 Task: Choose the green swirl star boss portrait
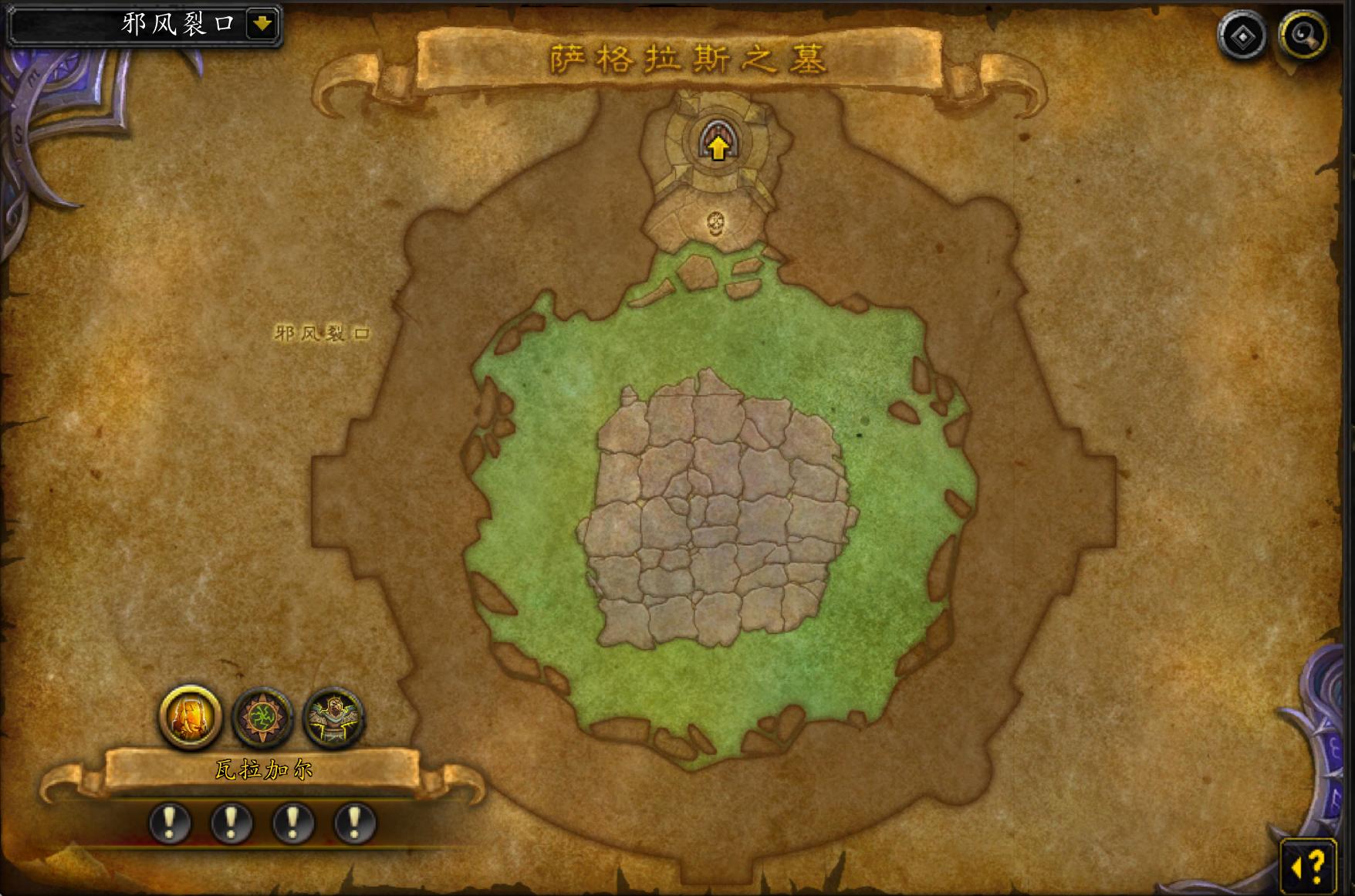click(x=262, y=718)
